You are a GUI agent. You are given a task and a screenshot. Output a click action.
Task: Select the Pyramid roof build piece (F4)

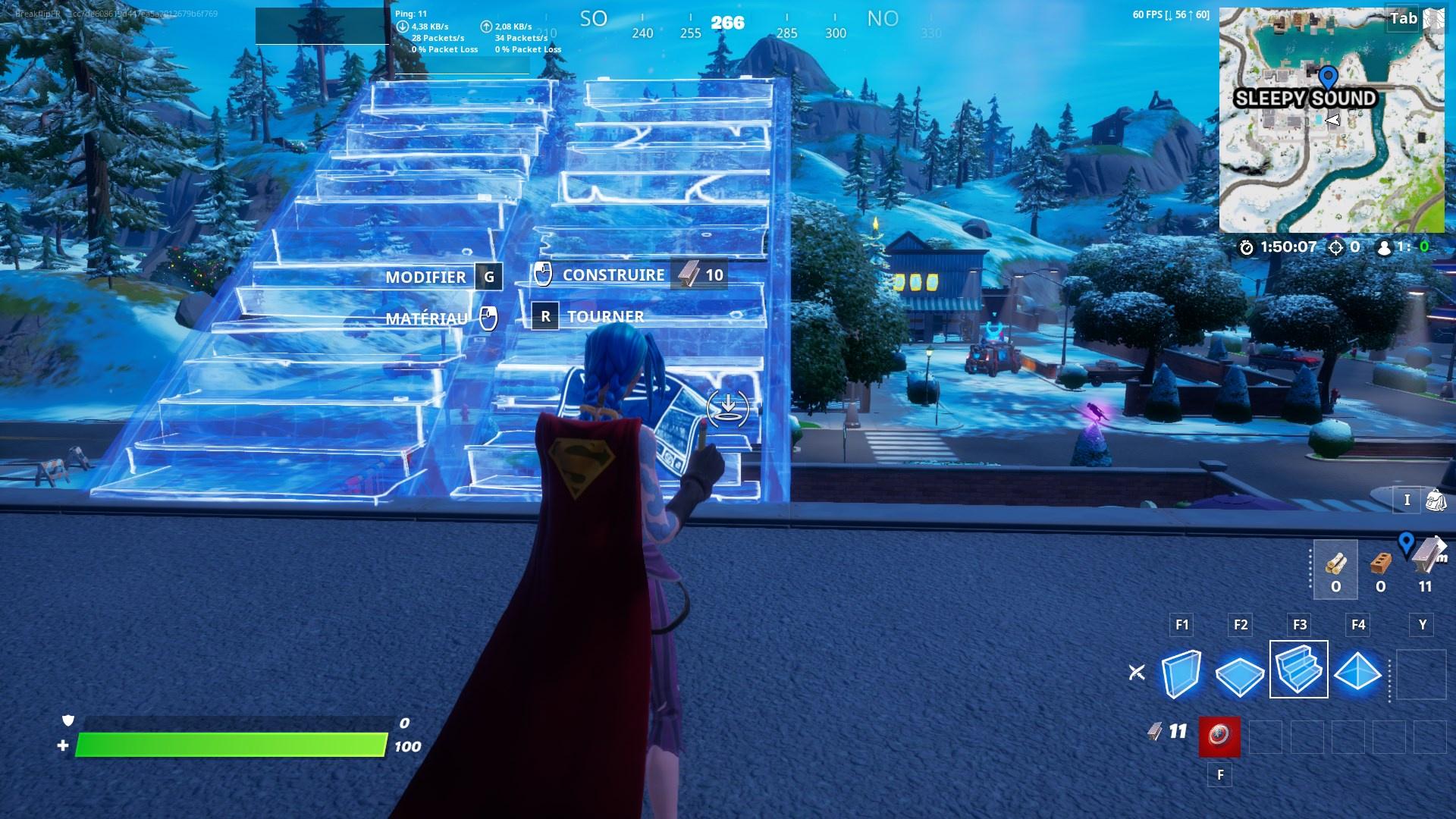[1357, 673]
